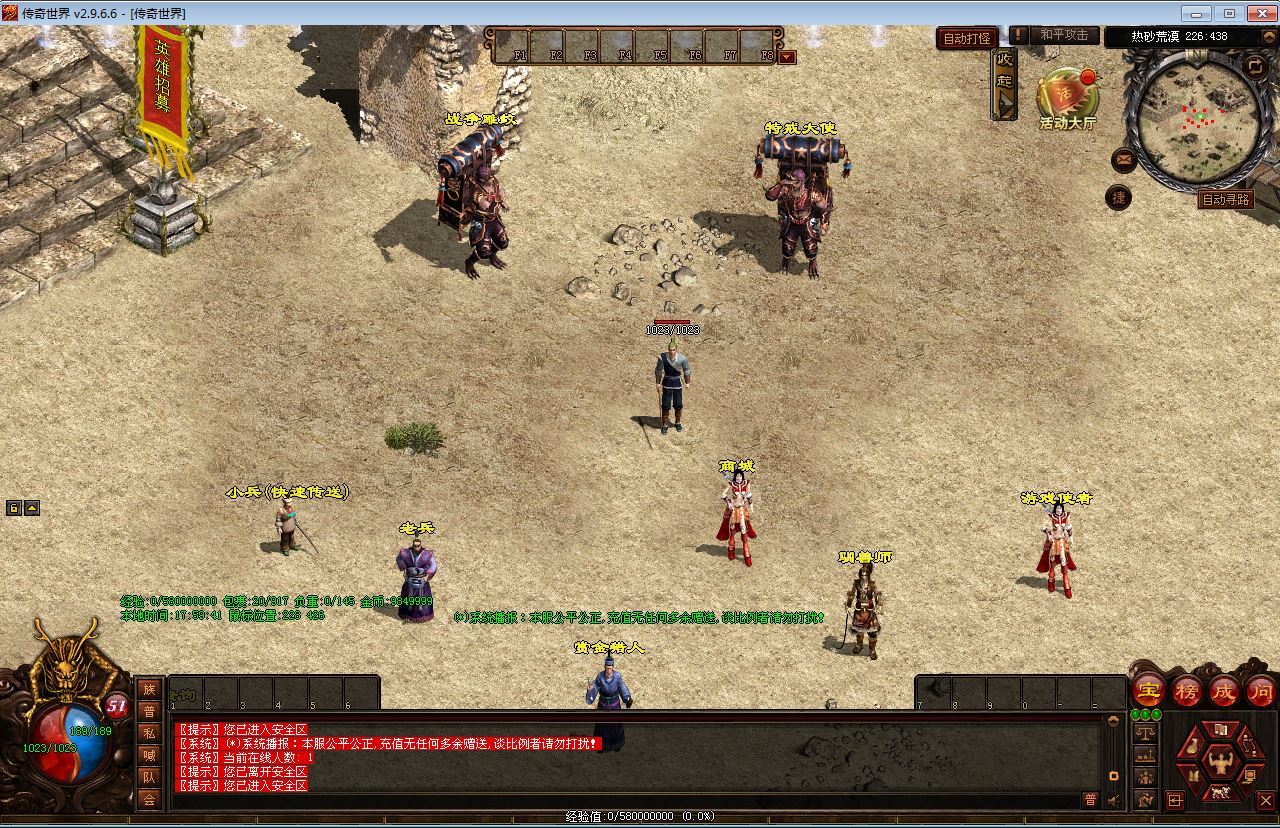
Task: Open the 捷 shortcut button by the minimap
Action: click(x=1118, y=197)
